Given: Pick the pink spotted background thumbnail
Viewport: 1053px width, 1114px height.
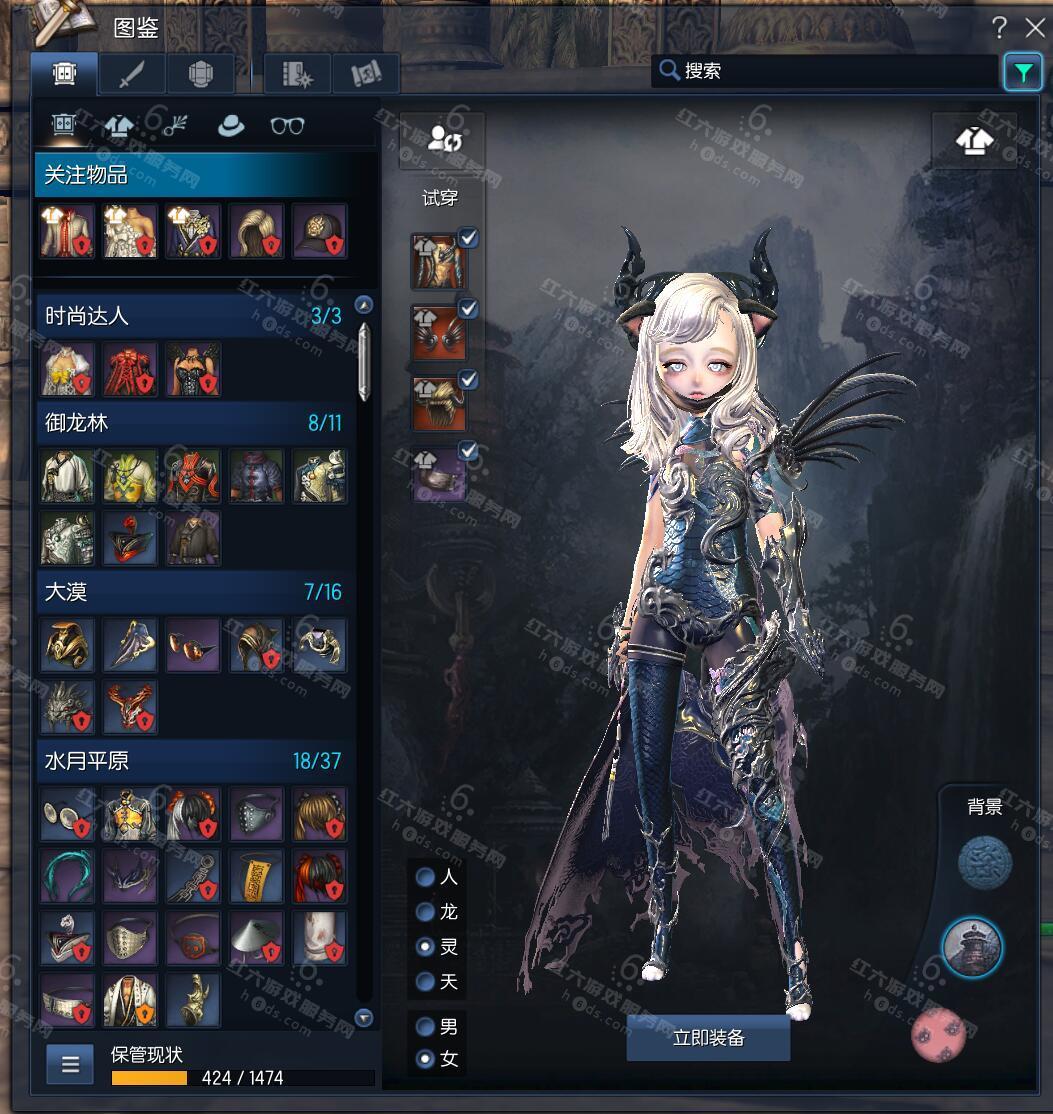Looking at the screenshot, I should pos(940,1035).
